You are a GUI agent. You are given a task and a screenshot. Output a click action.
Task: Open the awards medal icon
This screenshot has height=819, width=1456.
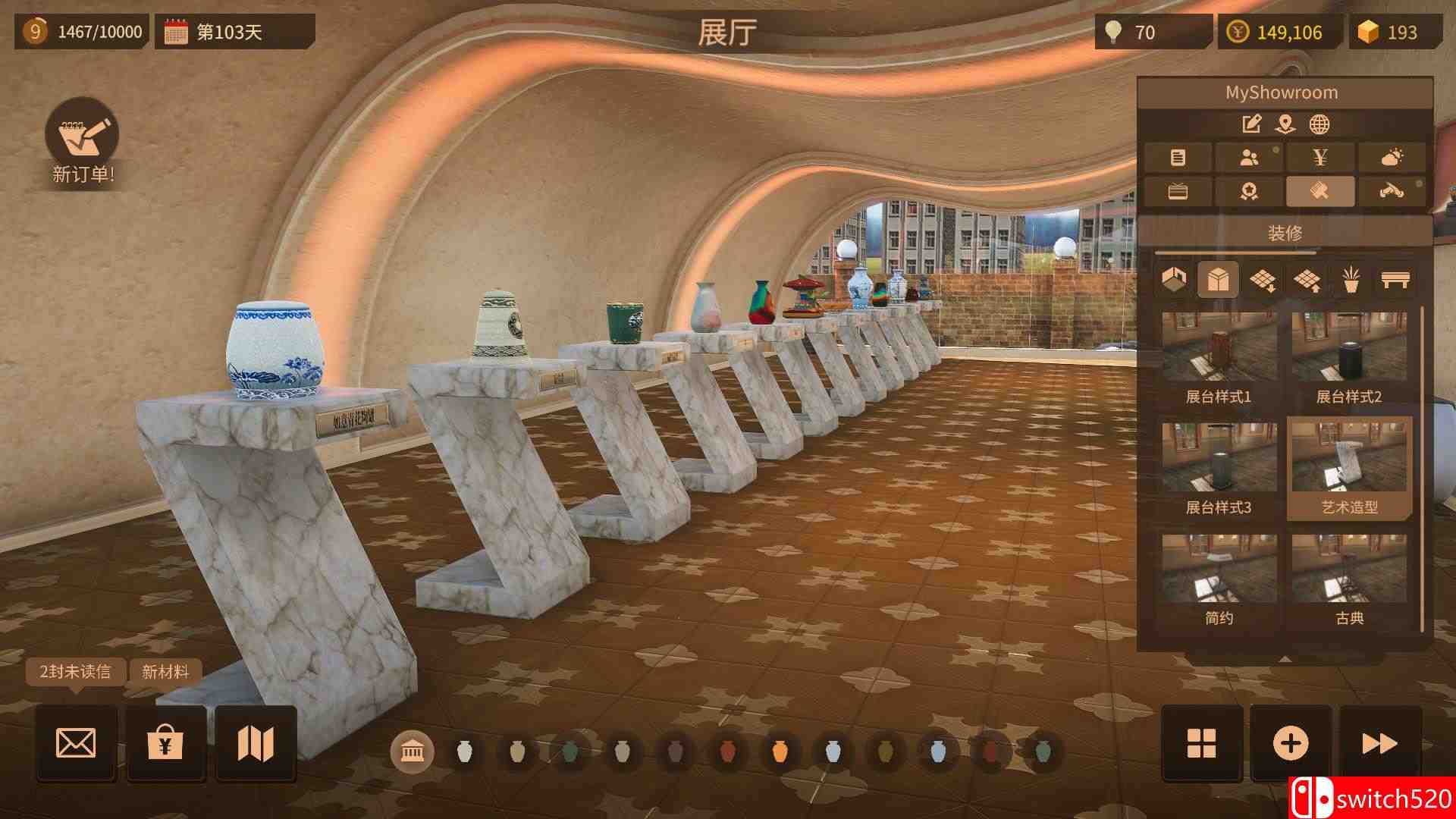tap(1250, 191)
